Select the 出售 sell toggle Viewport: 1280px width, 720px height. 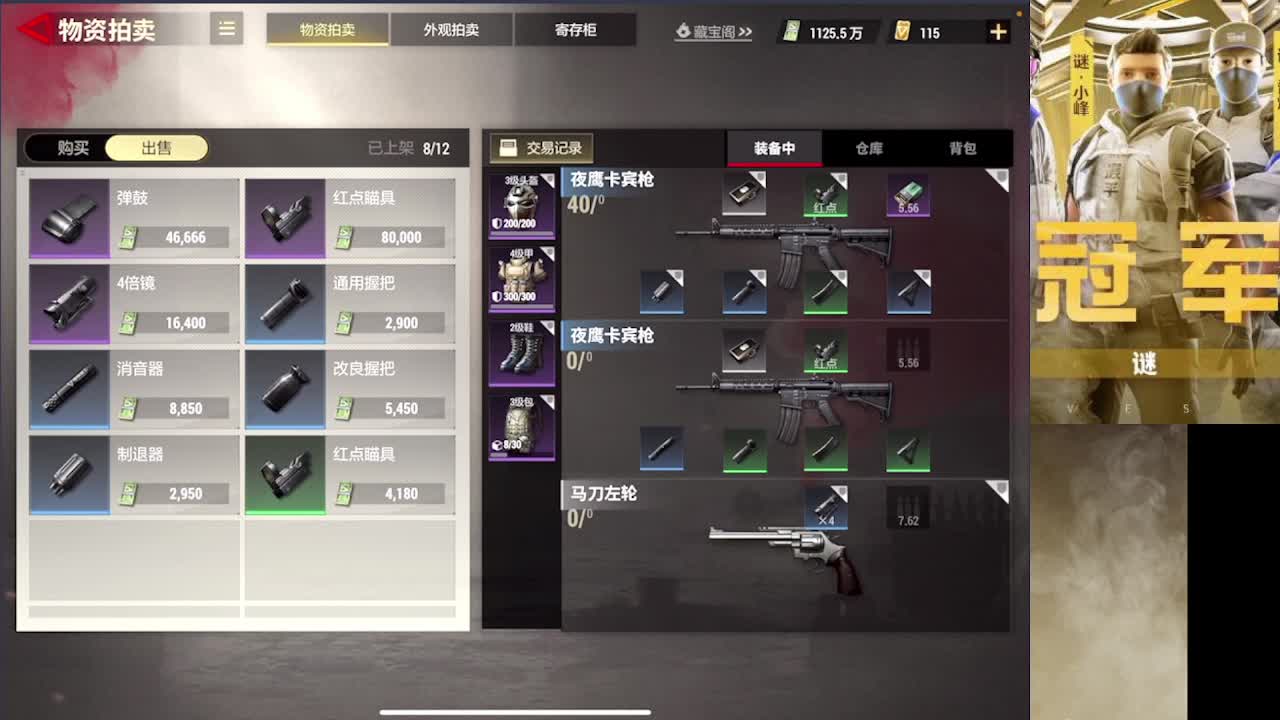158,146
